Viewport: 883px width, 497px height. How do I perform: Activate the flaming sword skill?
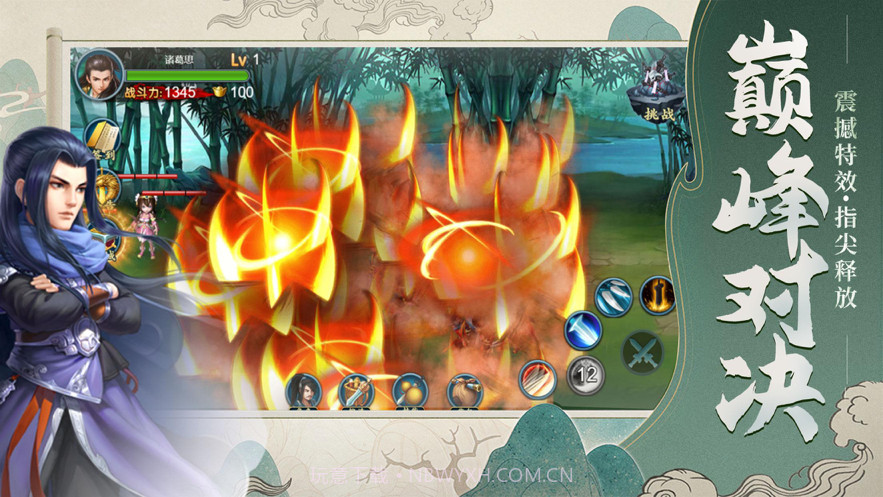click(x=657, y=296)
